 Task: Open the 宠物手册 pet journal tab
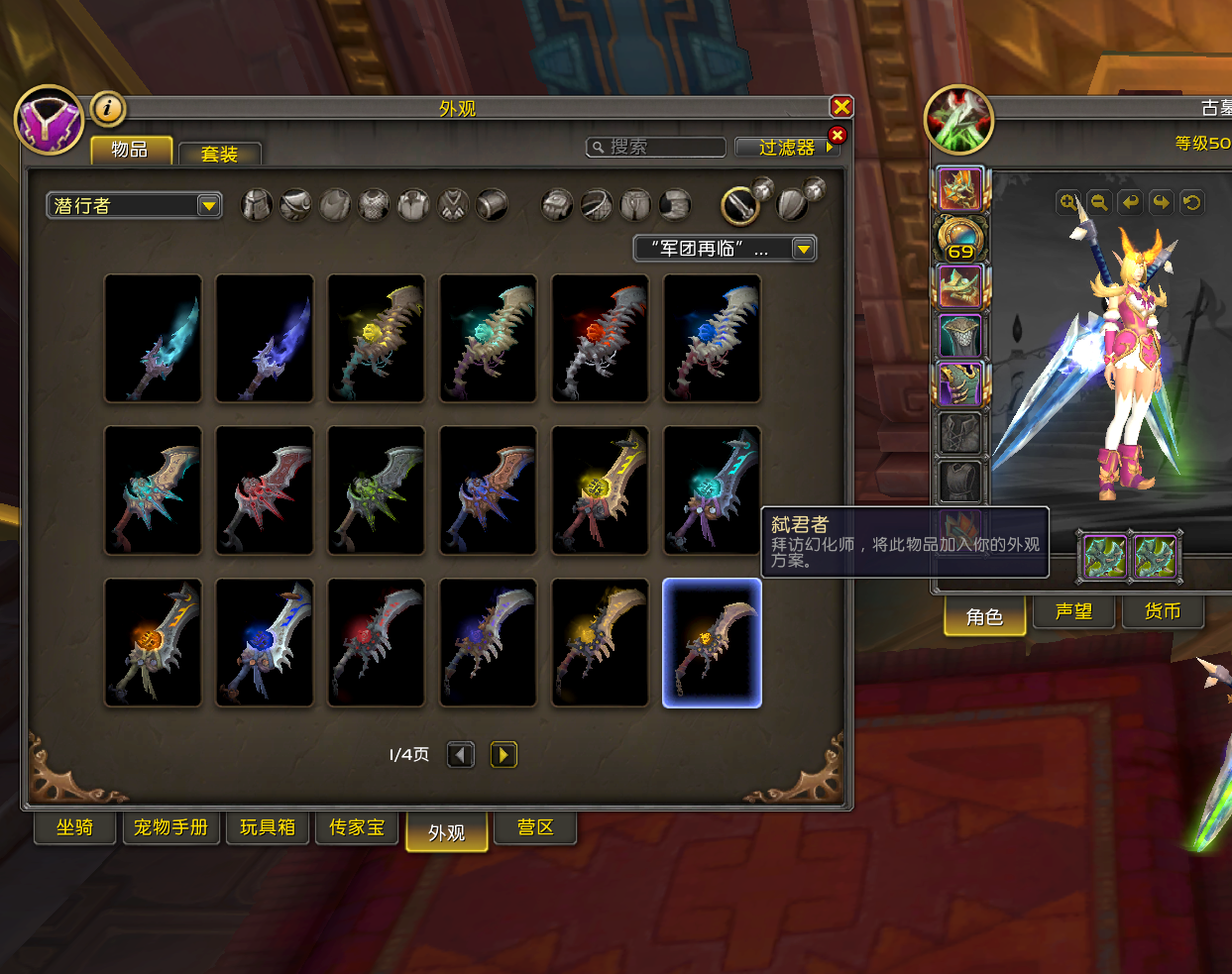170,827
